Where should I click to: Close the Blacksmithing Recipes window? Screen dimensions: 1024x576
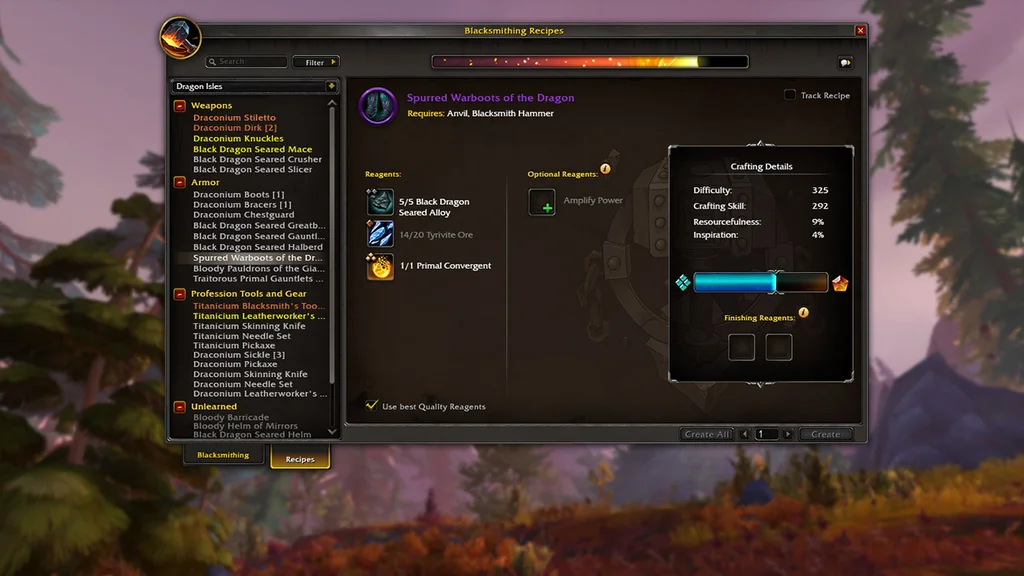860,31
